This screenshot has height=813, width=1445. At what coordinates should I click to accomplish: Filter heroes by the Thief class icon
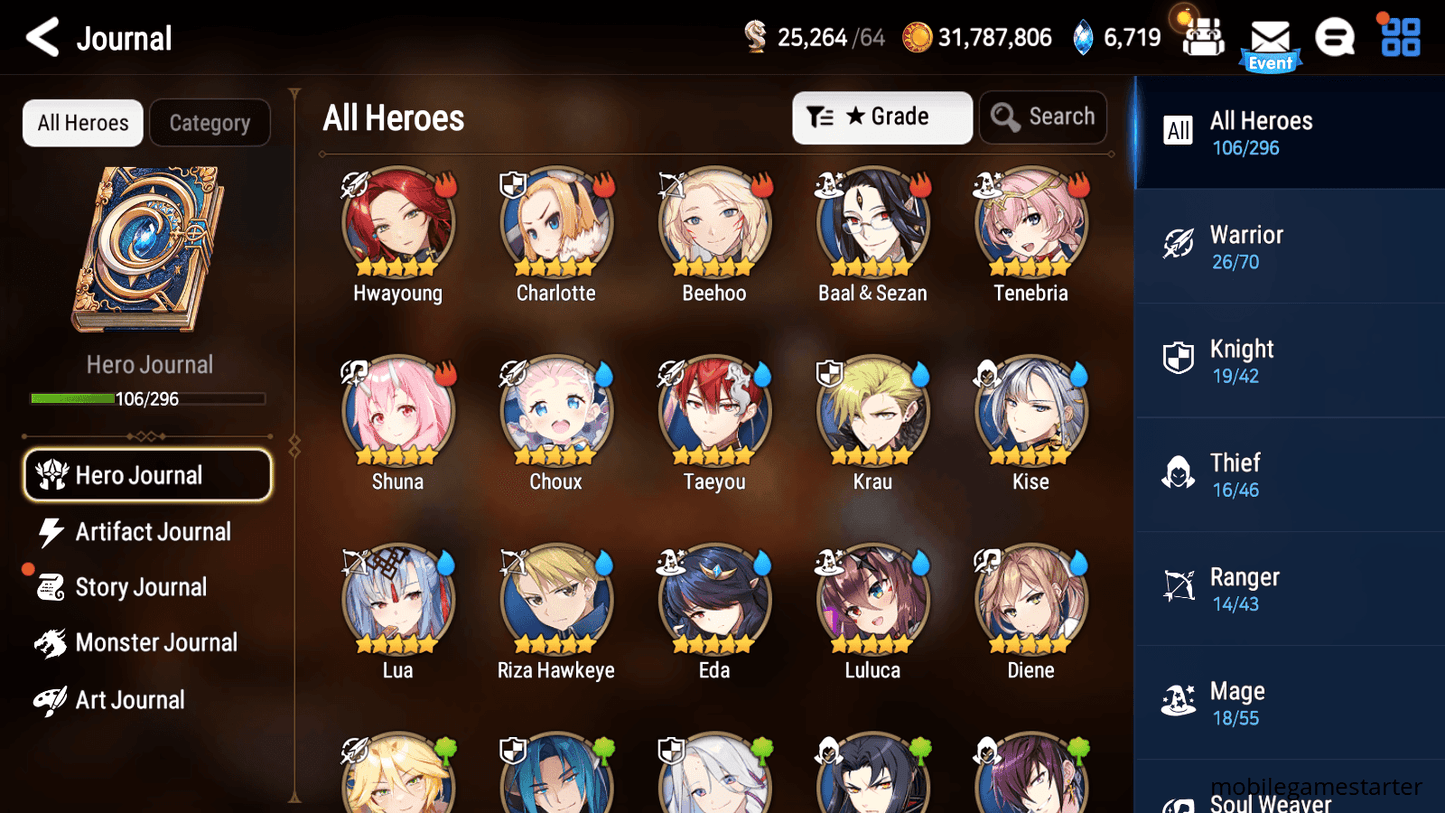point(1180,473)
